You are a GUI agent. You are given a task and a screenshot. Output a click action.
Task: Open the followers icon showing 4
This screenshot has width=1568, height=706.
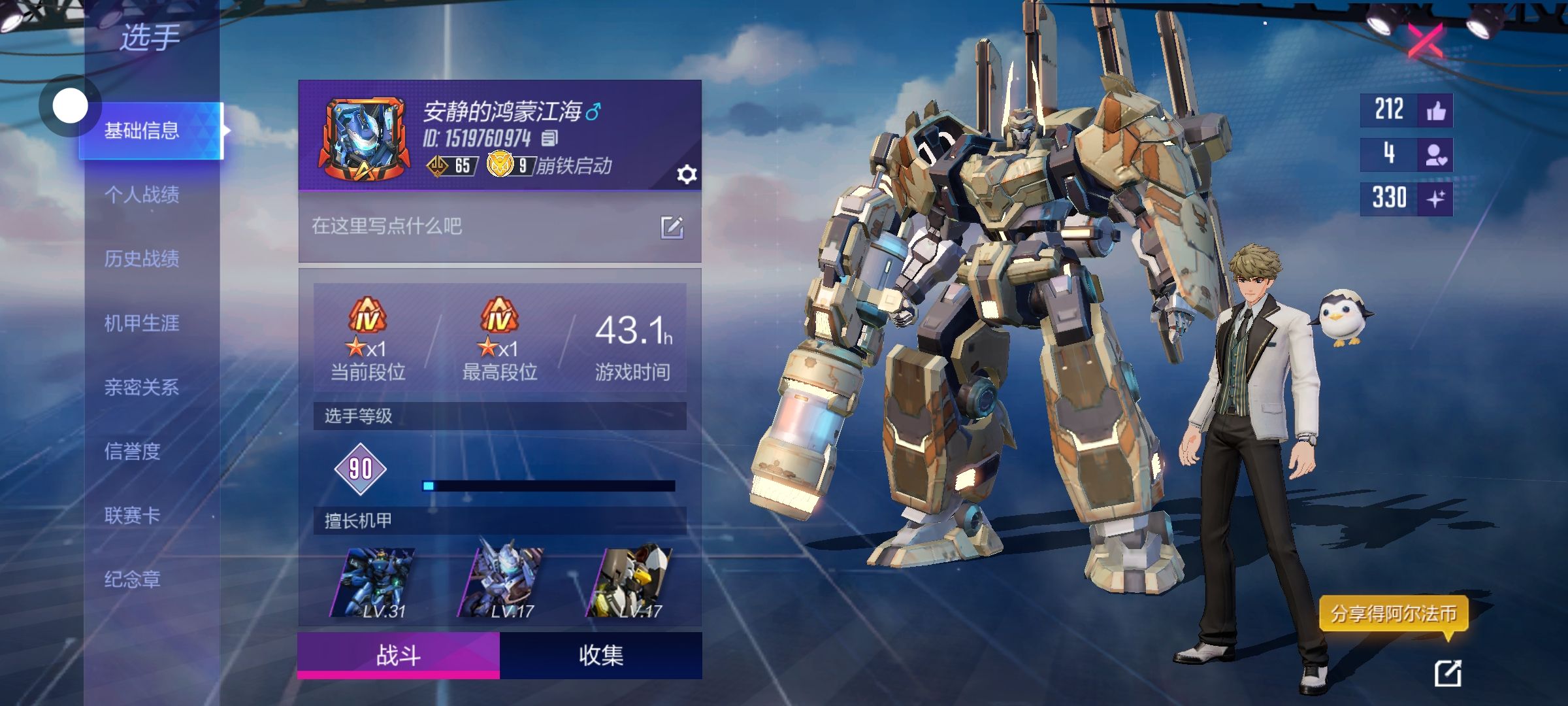[1435, 155]
